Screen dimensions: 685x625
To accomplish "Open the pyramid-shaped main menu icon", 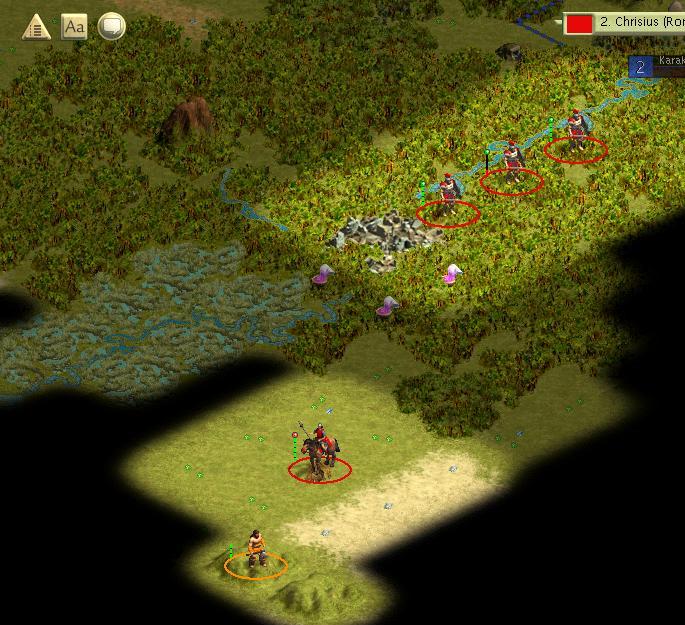I will (x=37, y=27).
